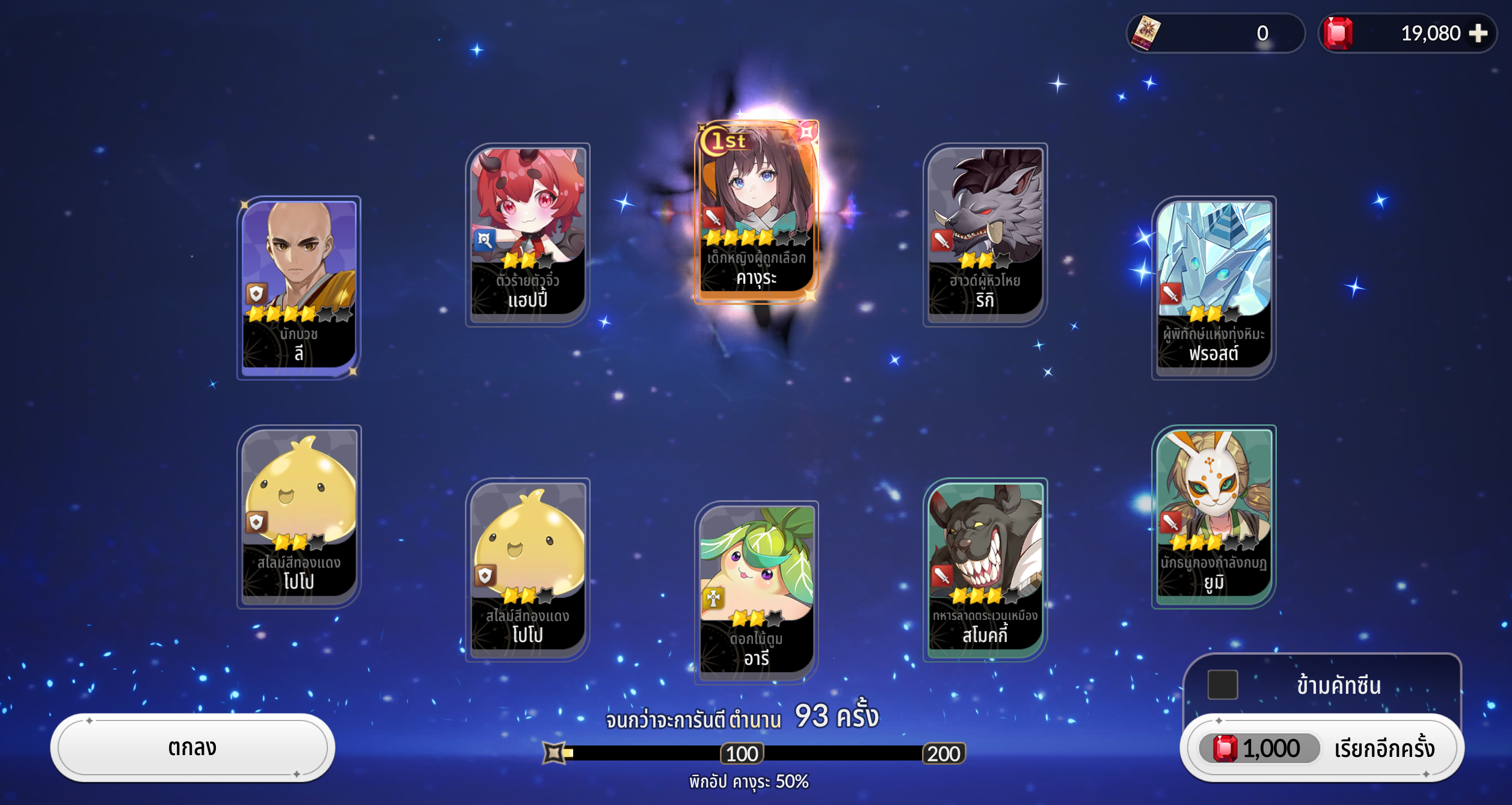Select the fox-masked ยูมิ card
1512x805 pixels.
tap(1213, 515)
